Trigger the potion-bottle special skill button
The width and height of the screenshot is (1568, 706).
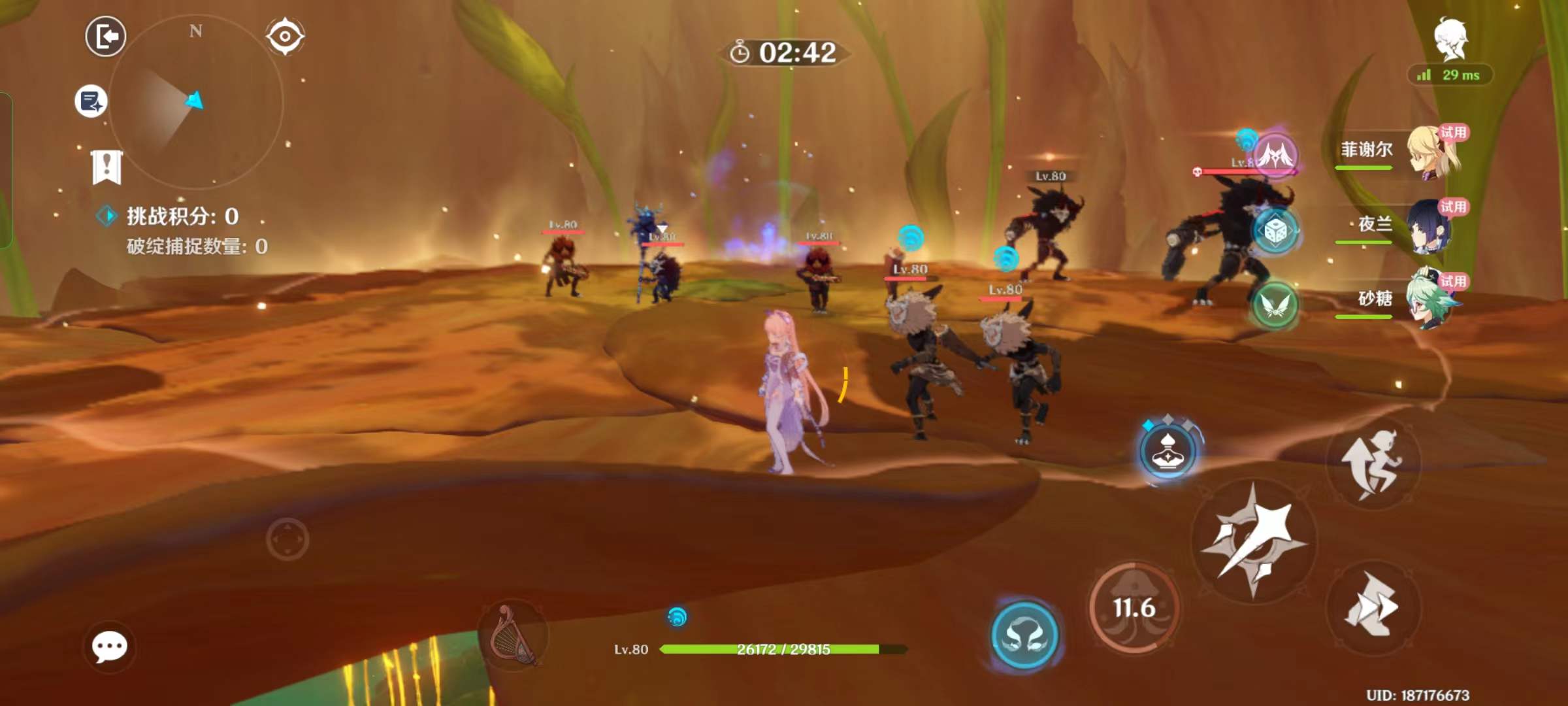pos(1168,450)
